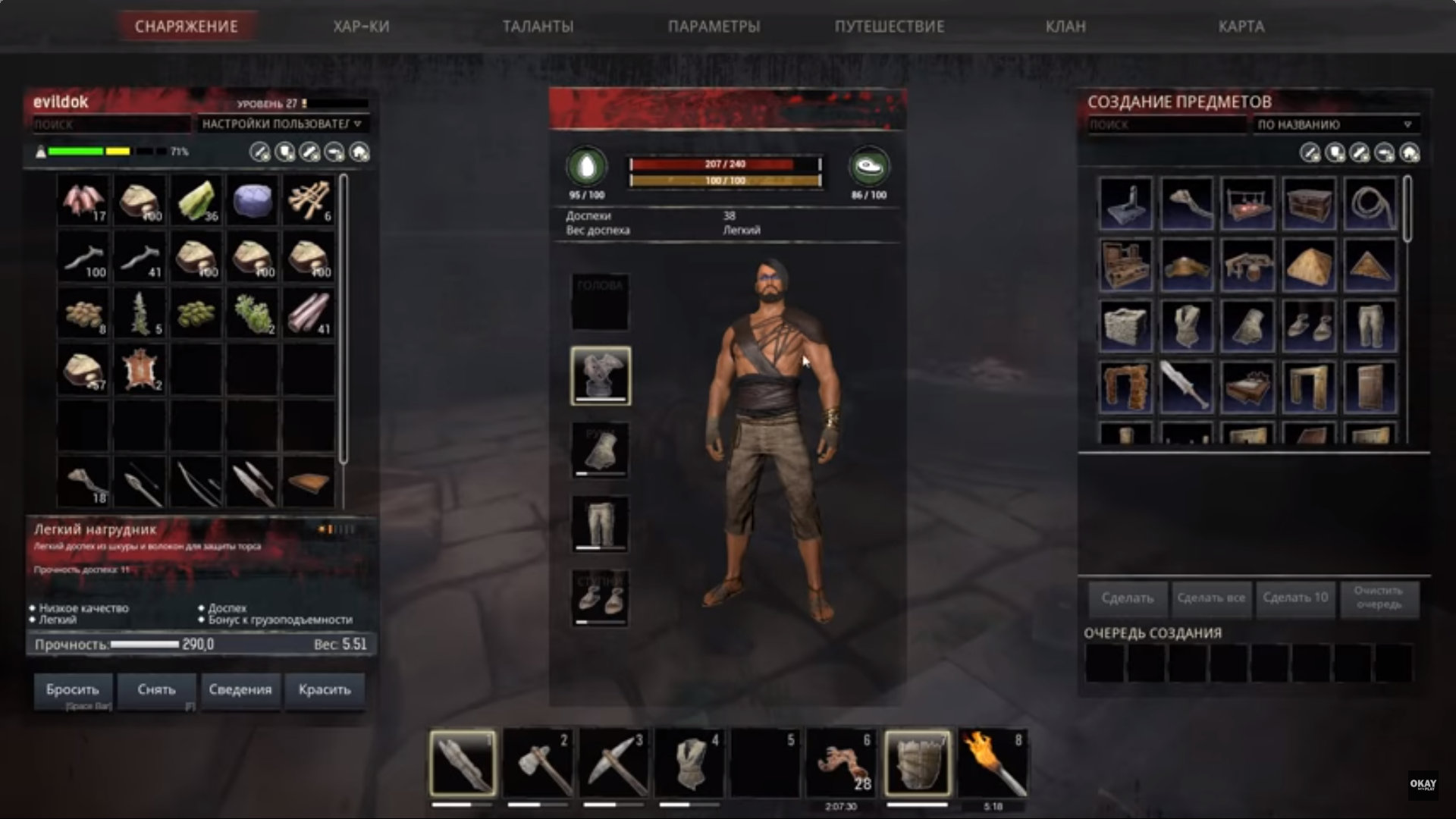
Task: Open the КАРТА tab
Action: pyautogui.click(x=1241, y=27)
